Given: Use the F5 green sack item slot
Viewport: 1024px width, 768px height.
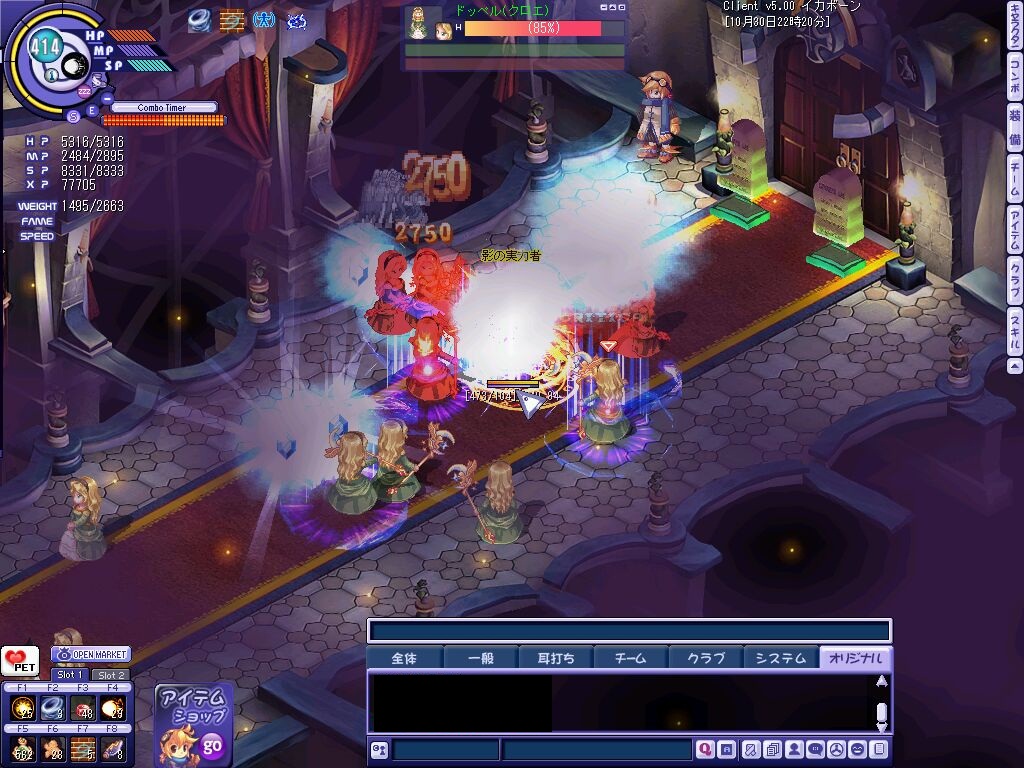Looking at the screenshot, I should [23, 748].
